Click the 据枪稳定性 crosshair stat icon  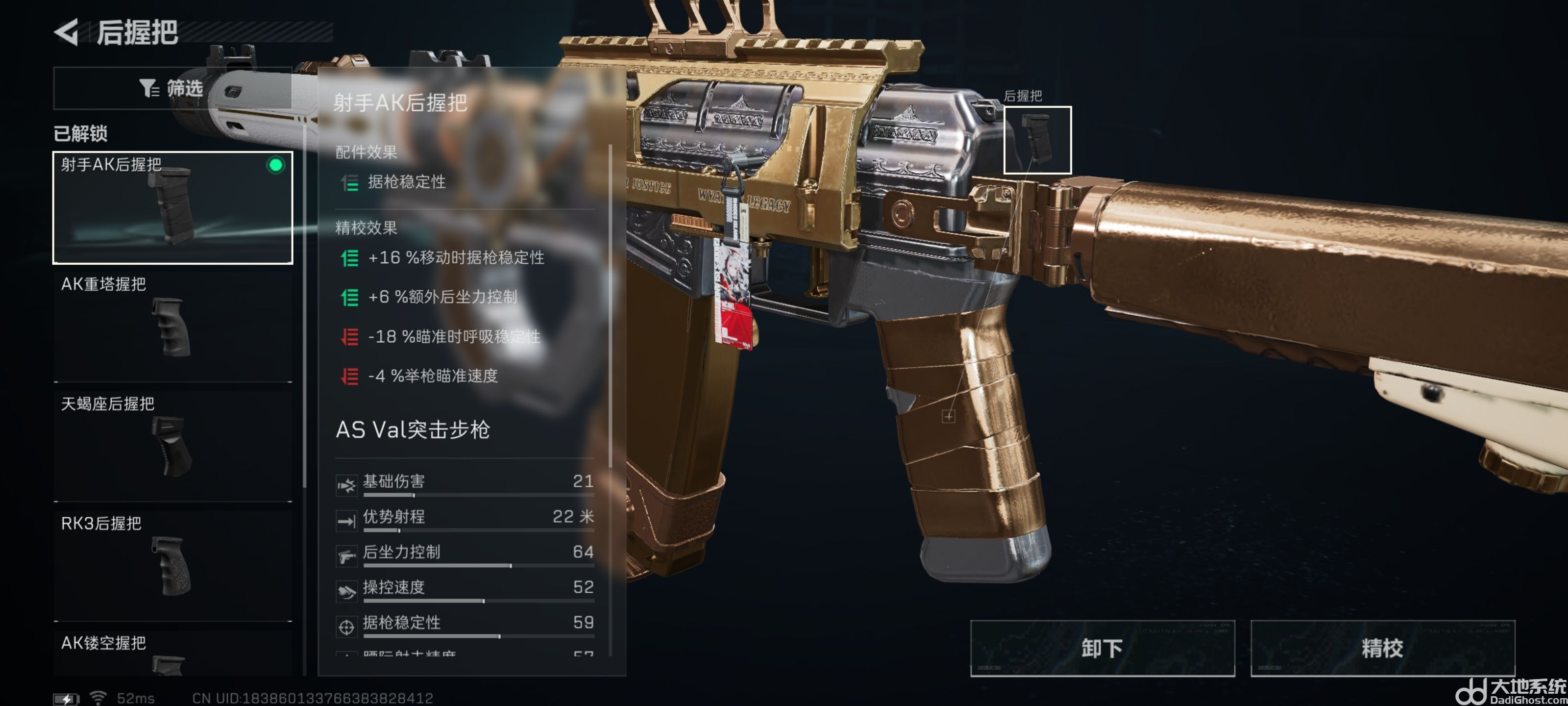point(346,625)
